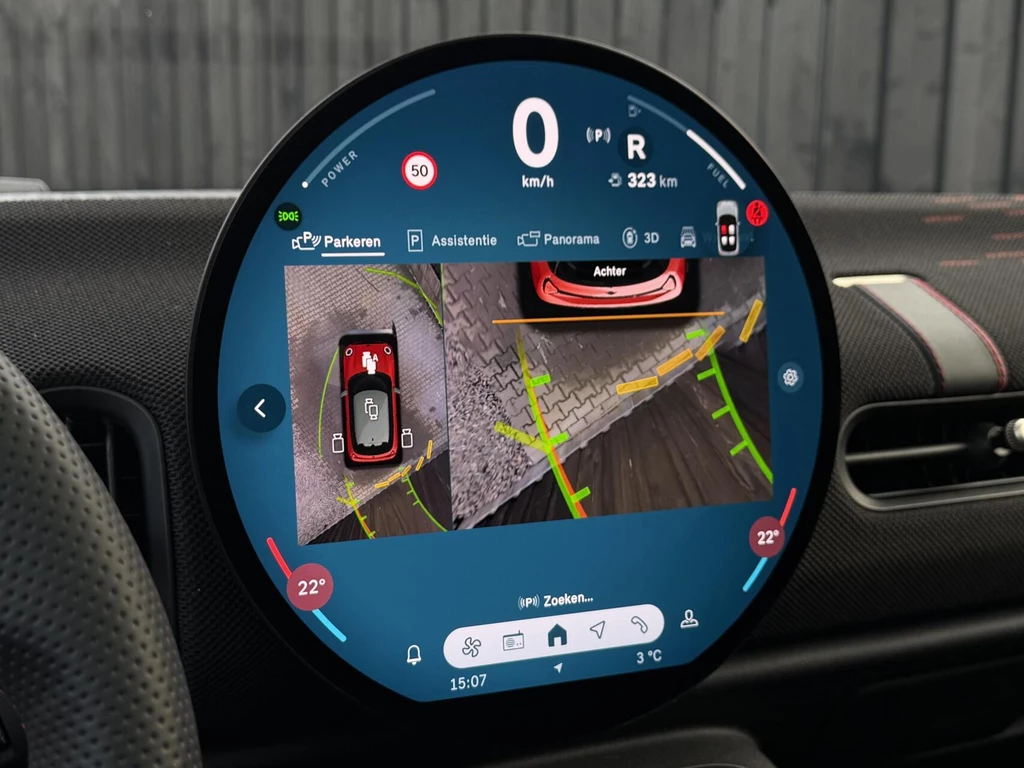Open the radio media menu
Image resolution: width=1024 pixels, height=768 pixels.
point(513,641)
